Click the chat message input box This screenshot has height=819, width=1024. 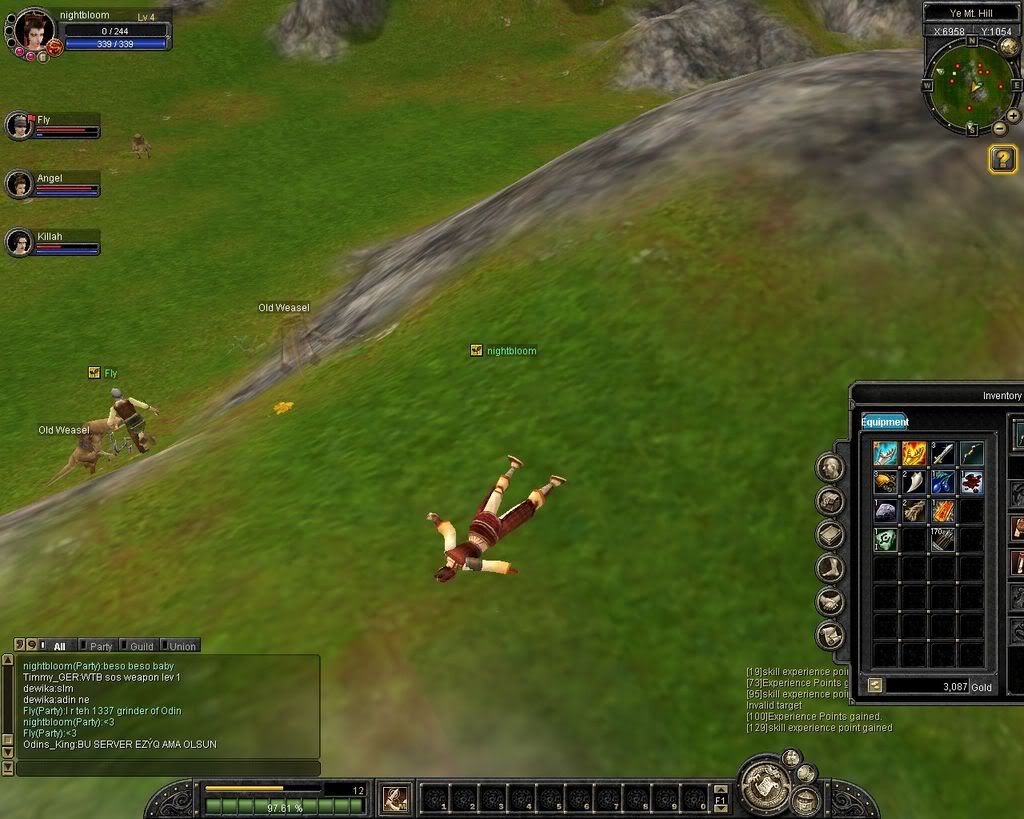point(168,768)
